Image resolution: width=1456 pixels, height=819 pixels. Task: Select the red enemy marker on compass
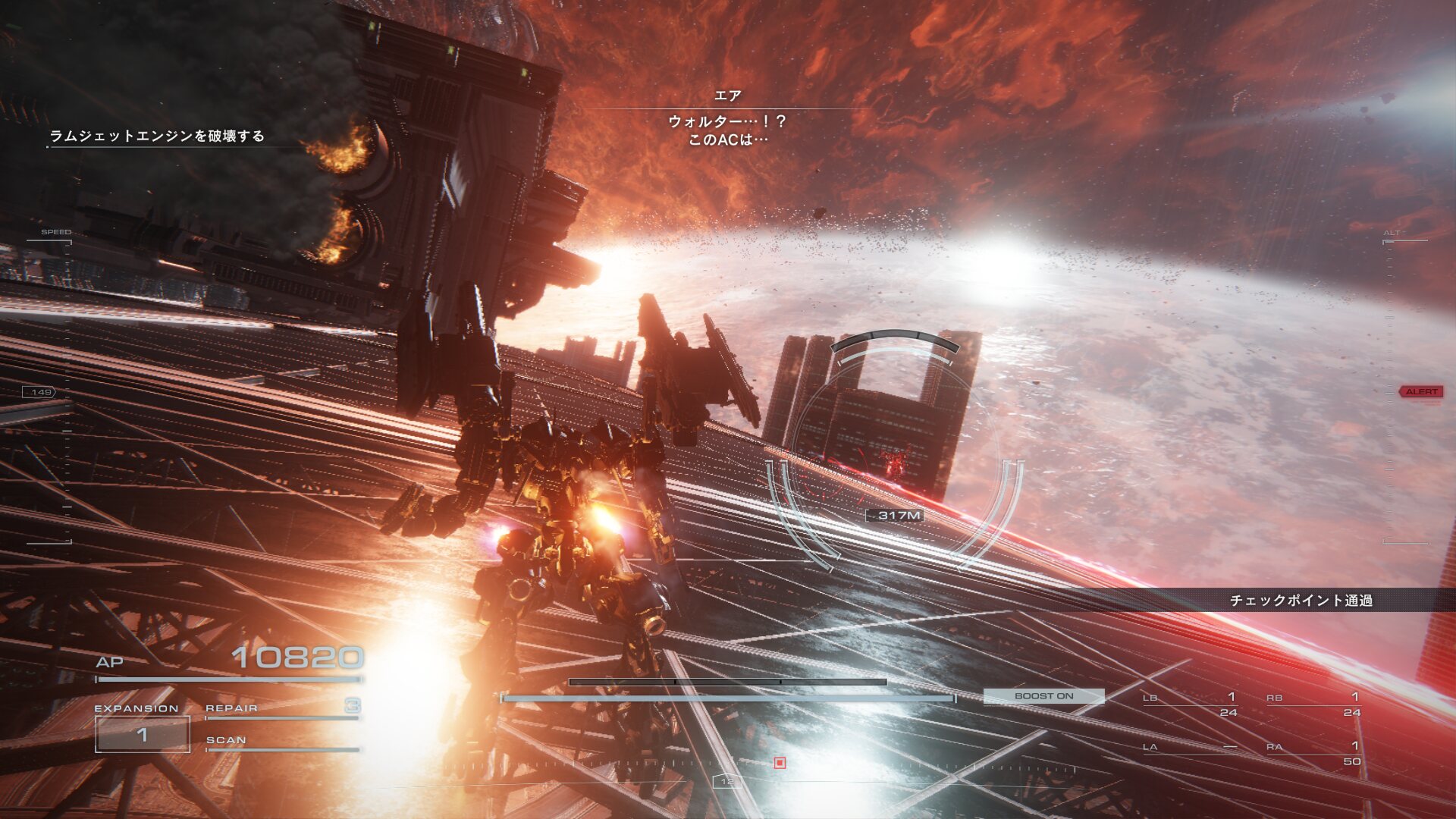click(780, 763)
